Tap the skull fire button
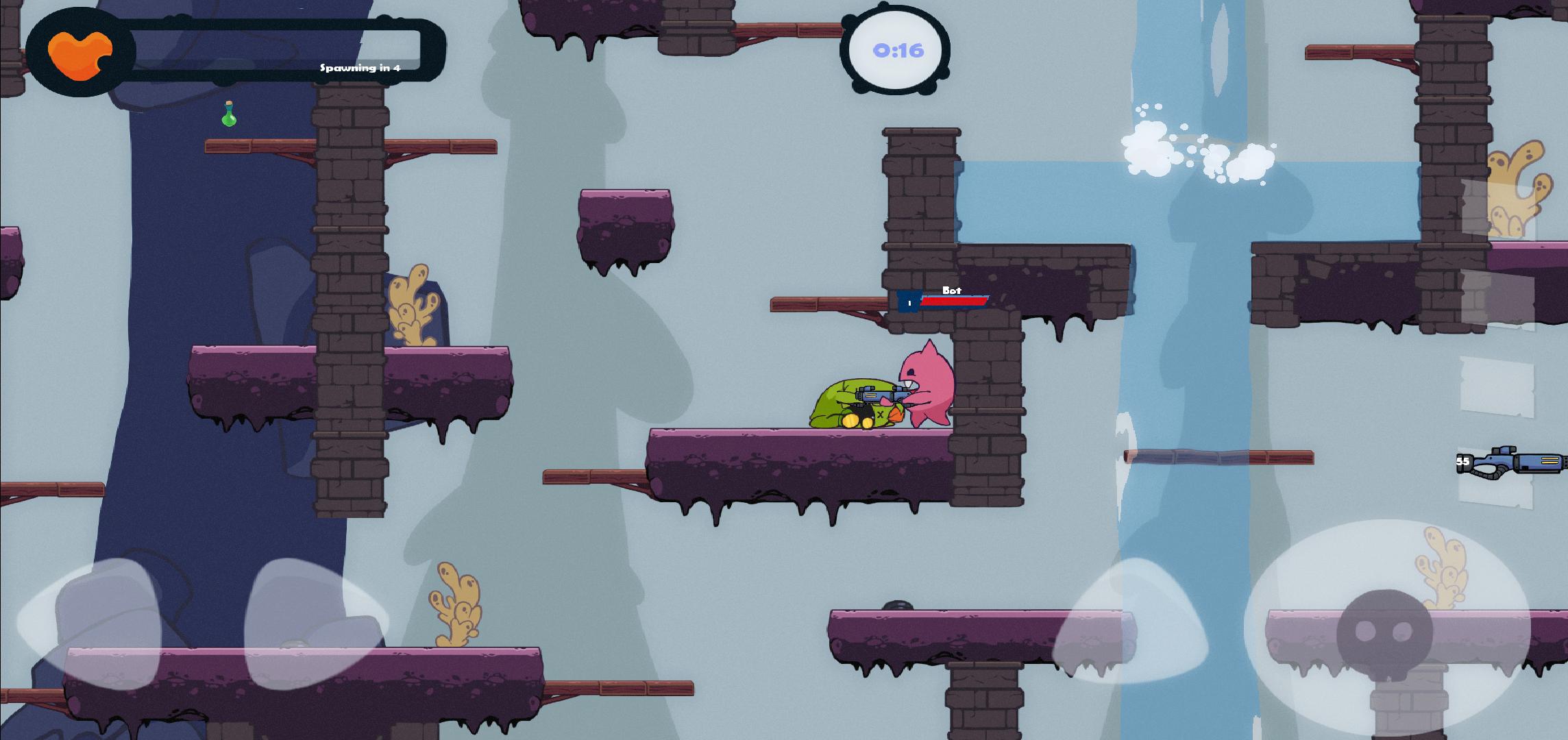Viewport: 1568px width, 740px height. 1385,630
